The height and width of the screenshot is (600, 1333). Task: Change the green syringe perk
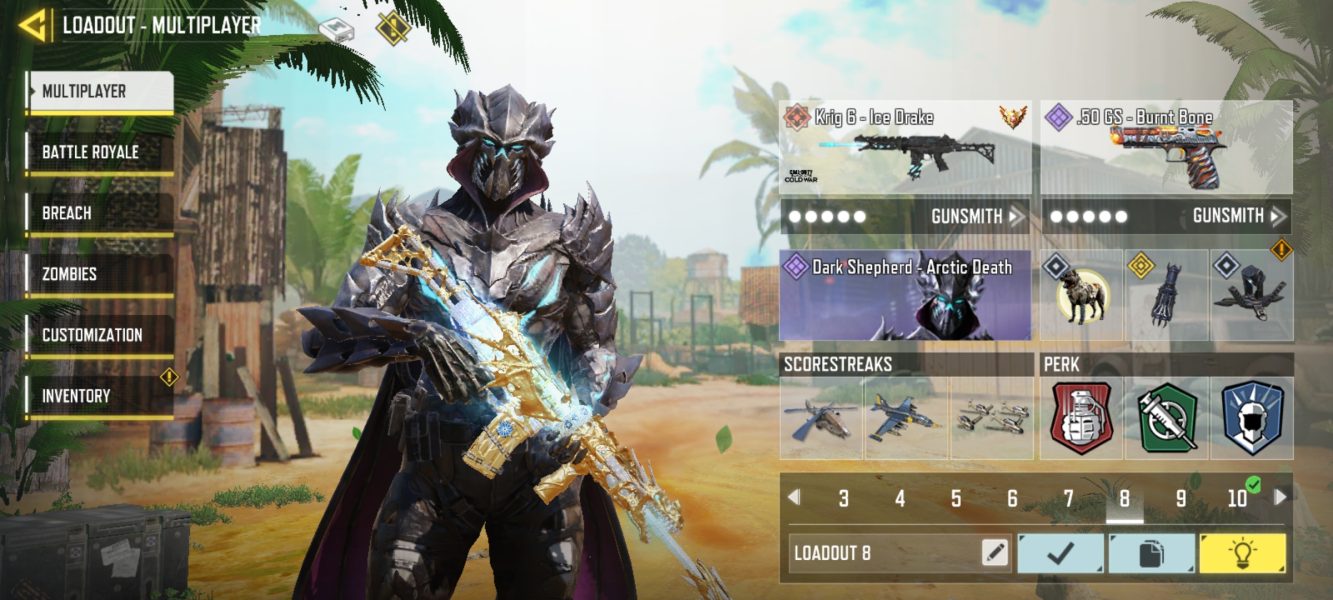click(x=1167, y=418)
